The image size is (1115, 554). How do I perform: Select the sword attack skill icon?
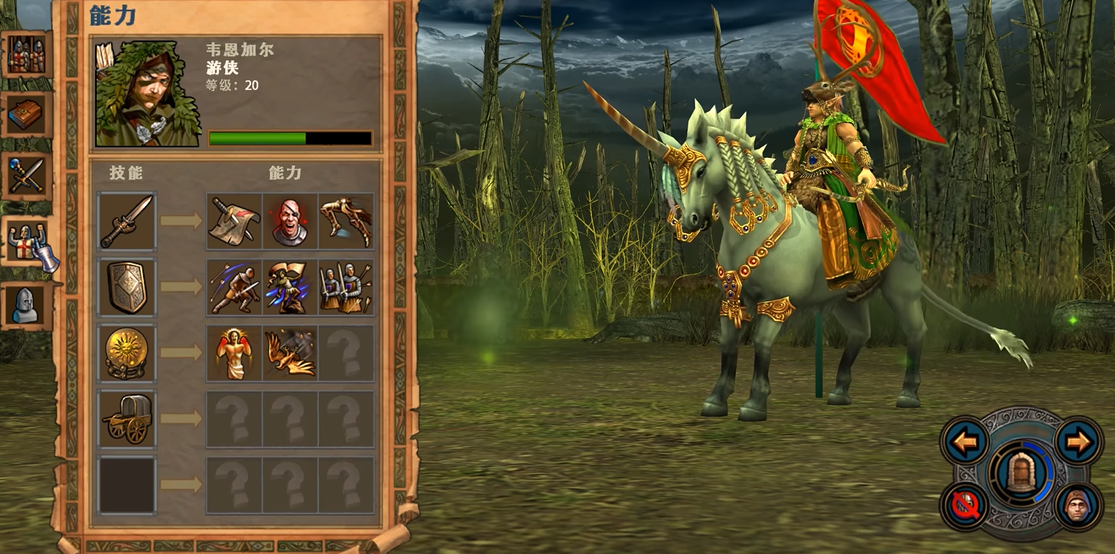(x=127, y=221)
